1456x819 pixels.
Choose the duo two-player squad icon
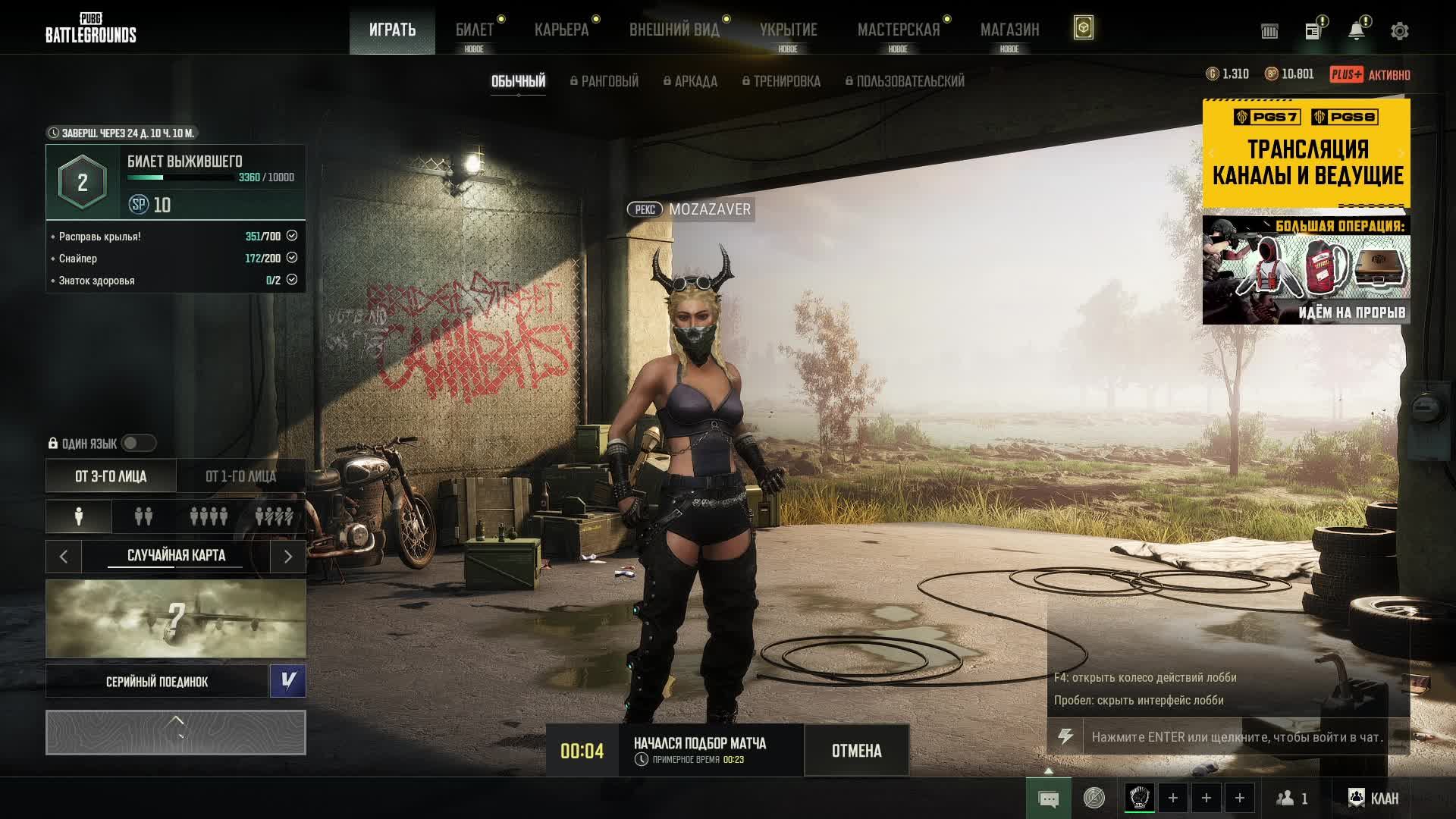[x=143, y=516]
